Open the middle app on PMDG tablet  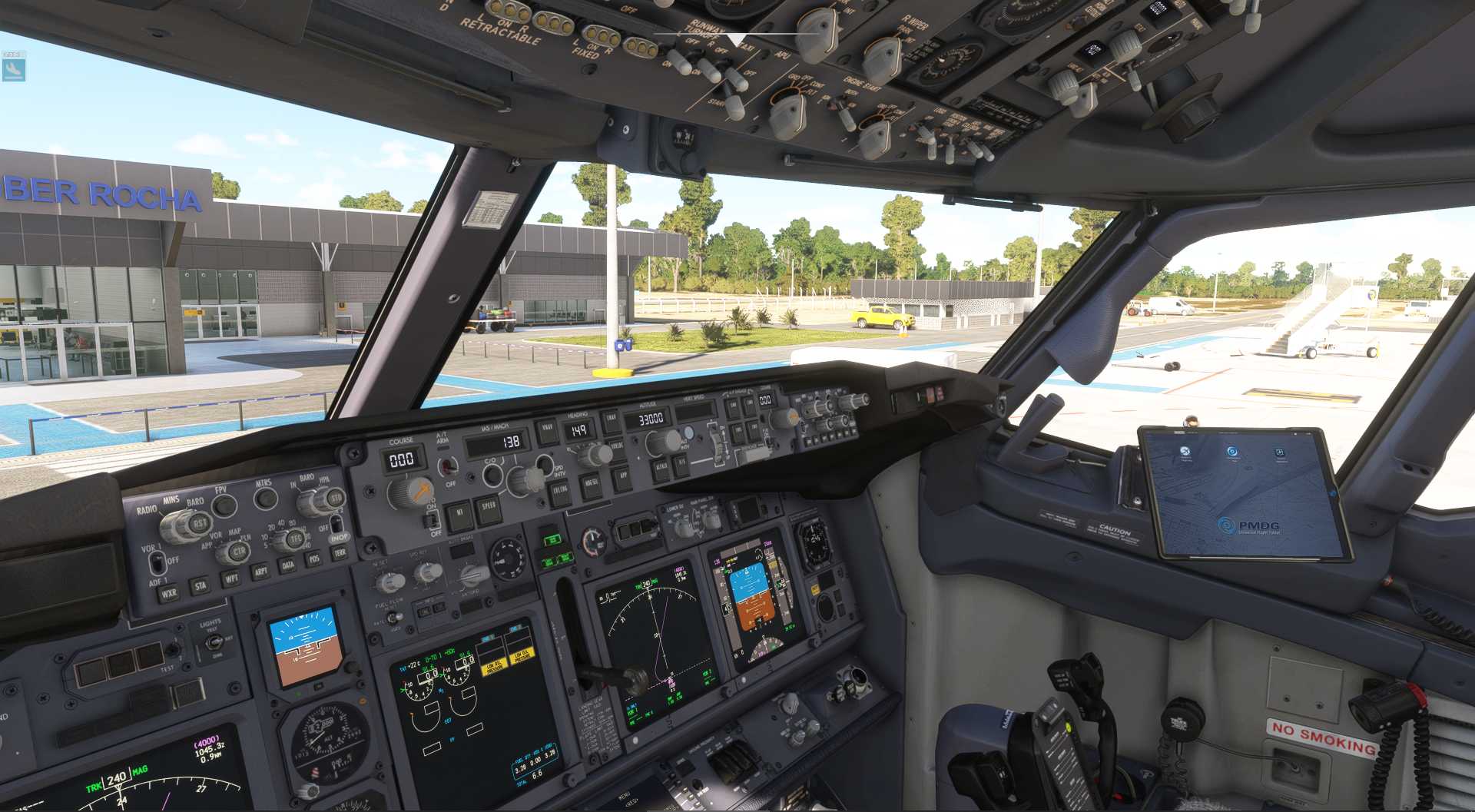[1232, 452]
